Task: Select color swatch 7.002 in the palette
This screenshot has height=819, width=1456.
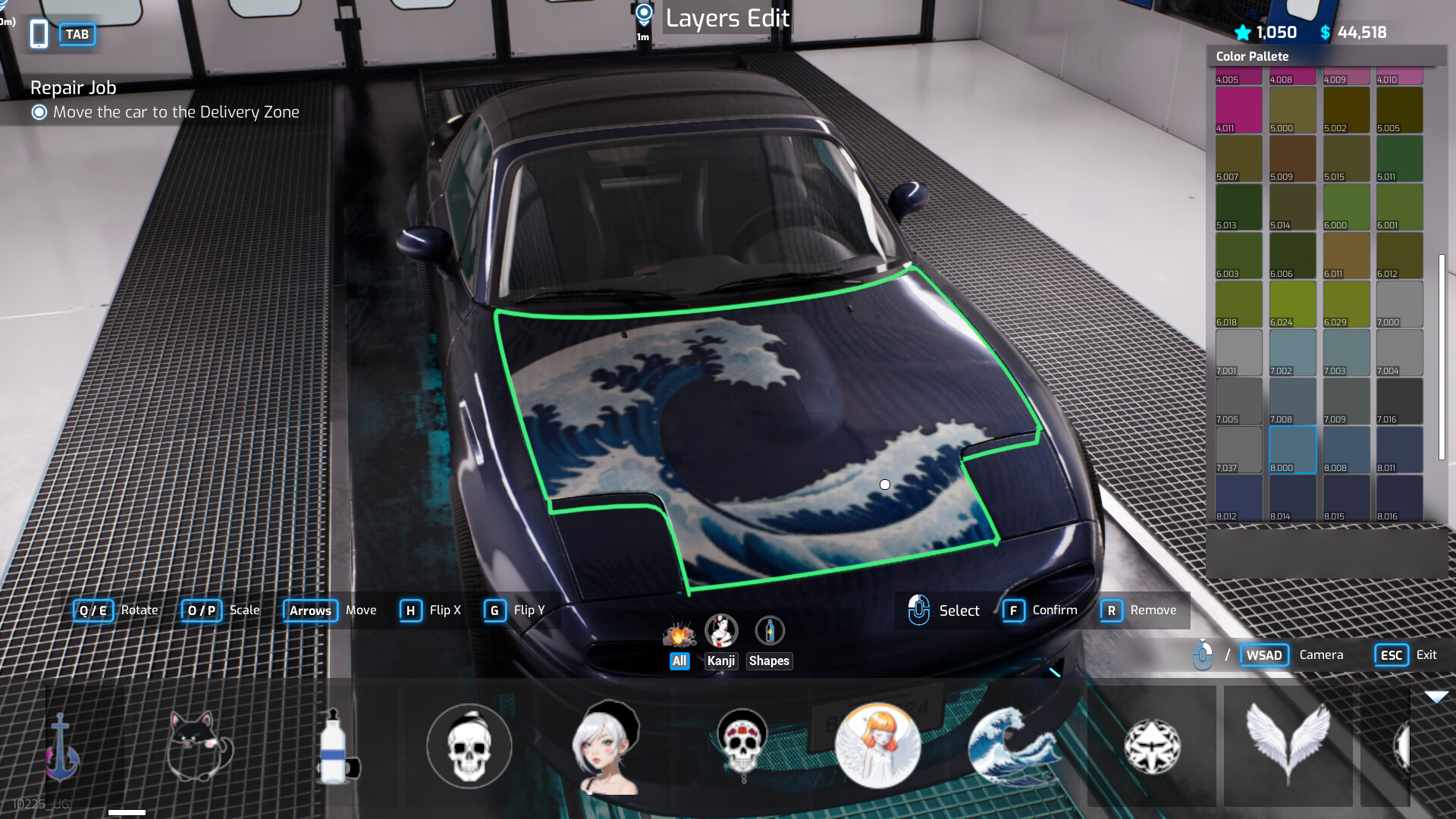Action: click(1292, 352)
